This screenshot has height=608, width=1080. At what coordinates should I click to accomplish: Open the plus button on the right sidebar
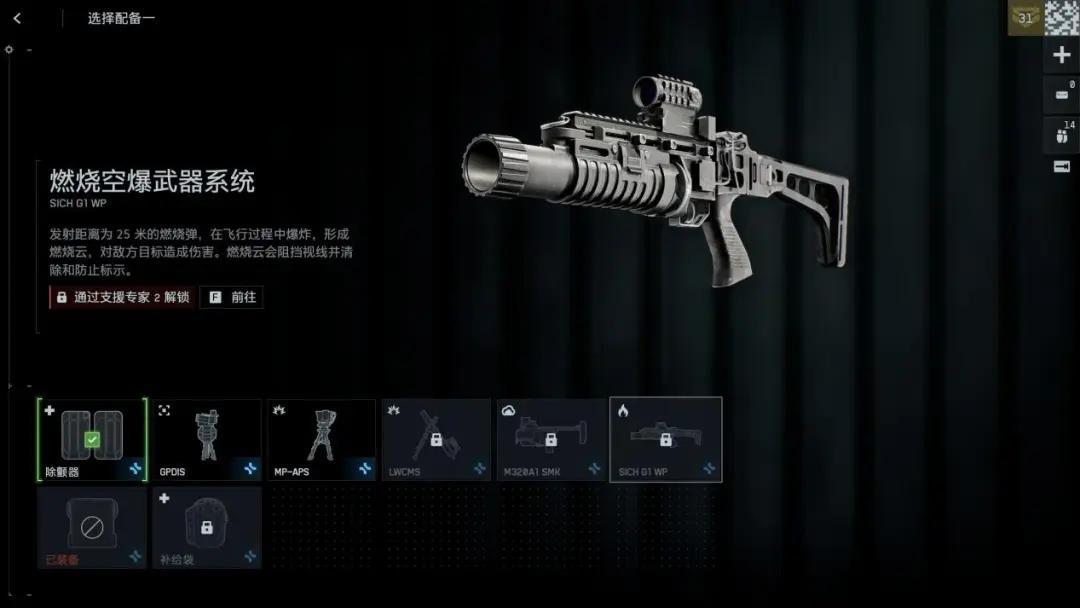[1061, 55]
